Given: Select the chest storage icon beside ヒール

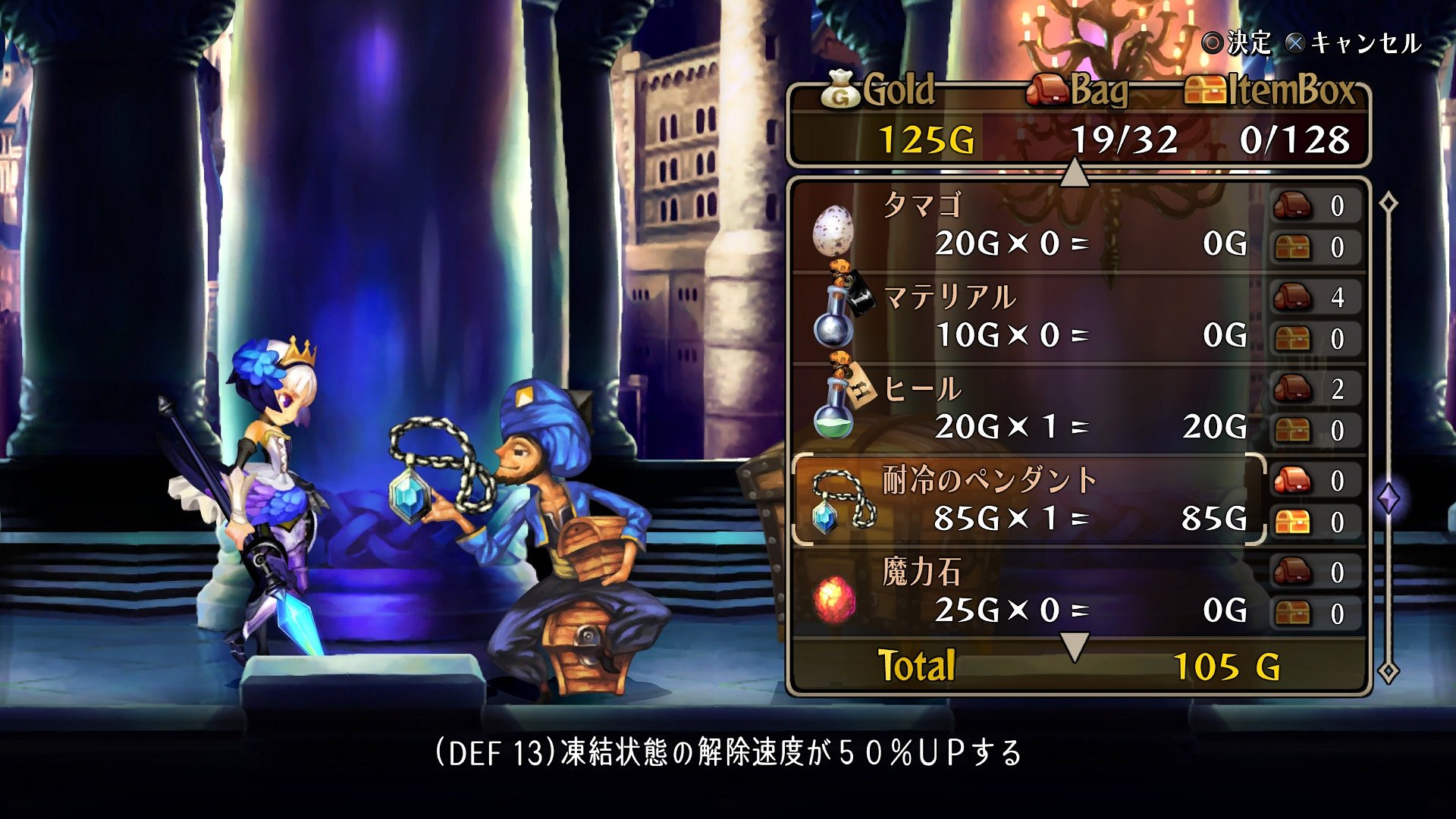Looking at the screenshot, I should 1294,429.
